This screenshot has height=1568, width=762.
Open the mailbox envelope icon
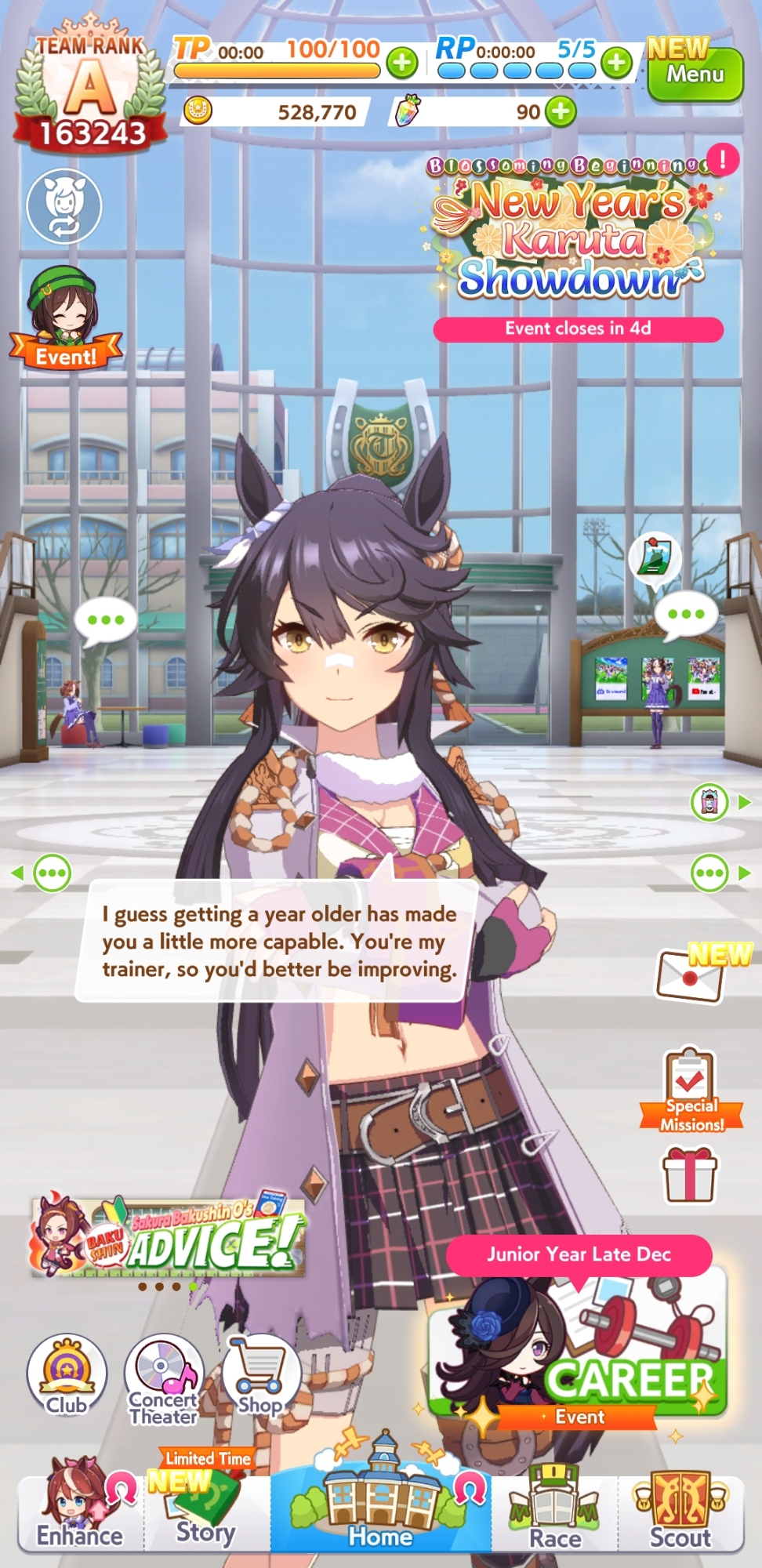coord(690,975)
